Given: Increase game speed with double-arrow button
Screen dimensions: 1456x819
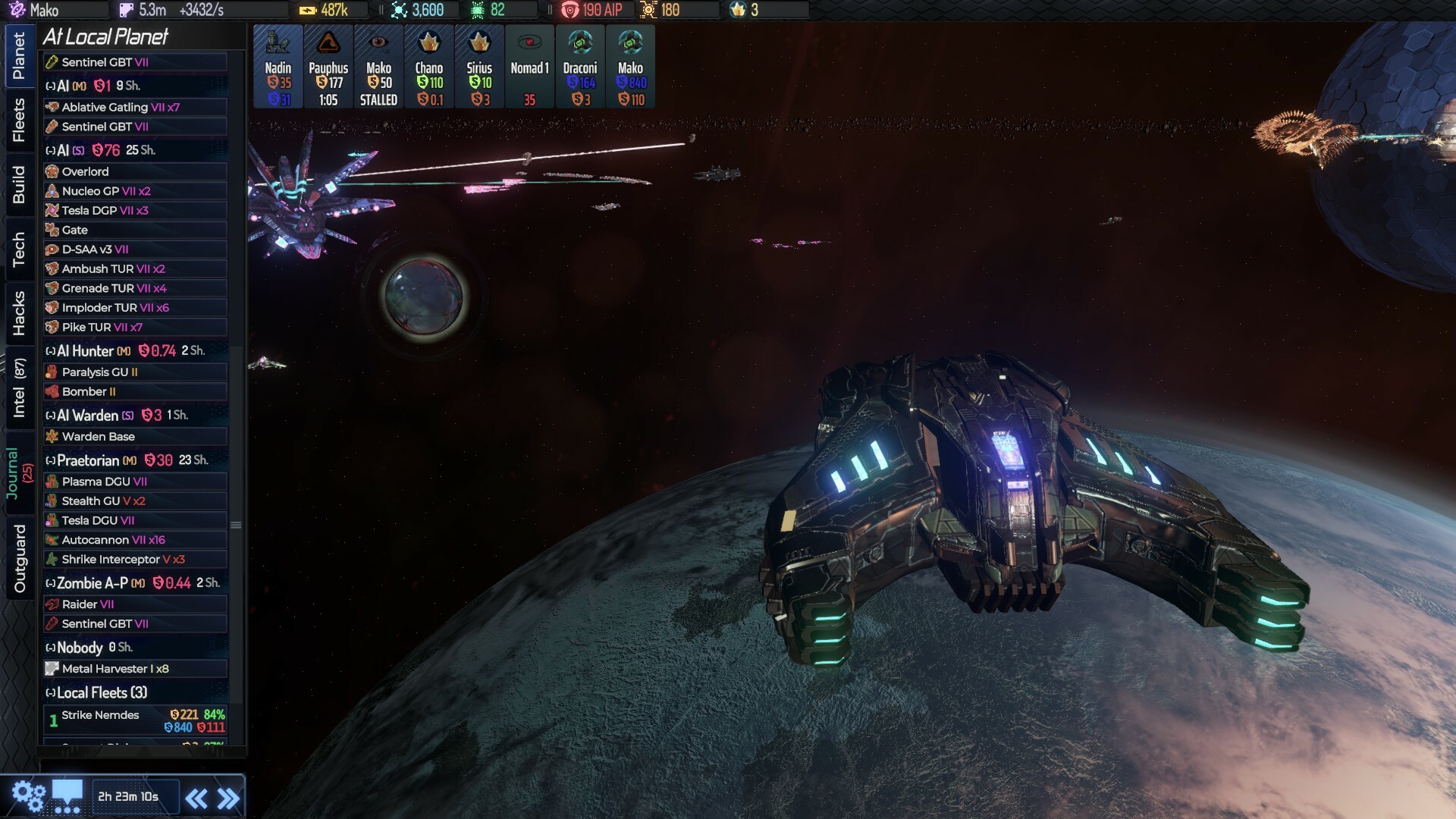Looking at the screenshot, I should tap(228, 796).
